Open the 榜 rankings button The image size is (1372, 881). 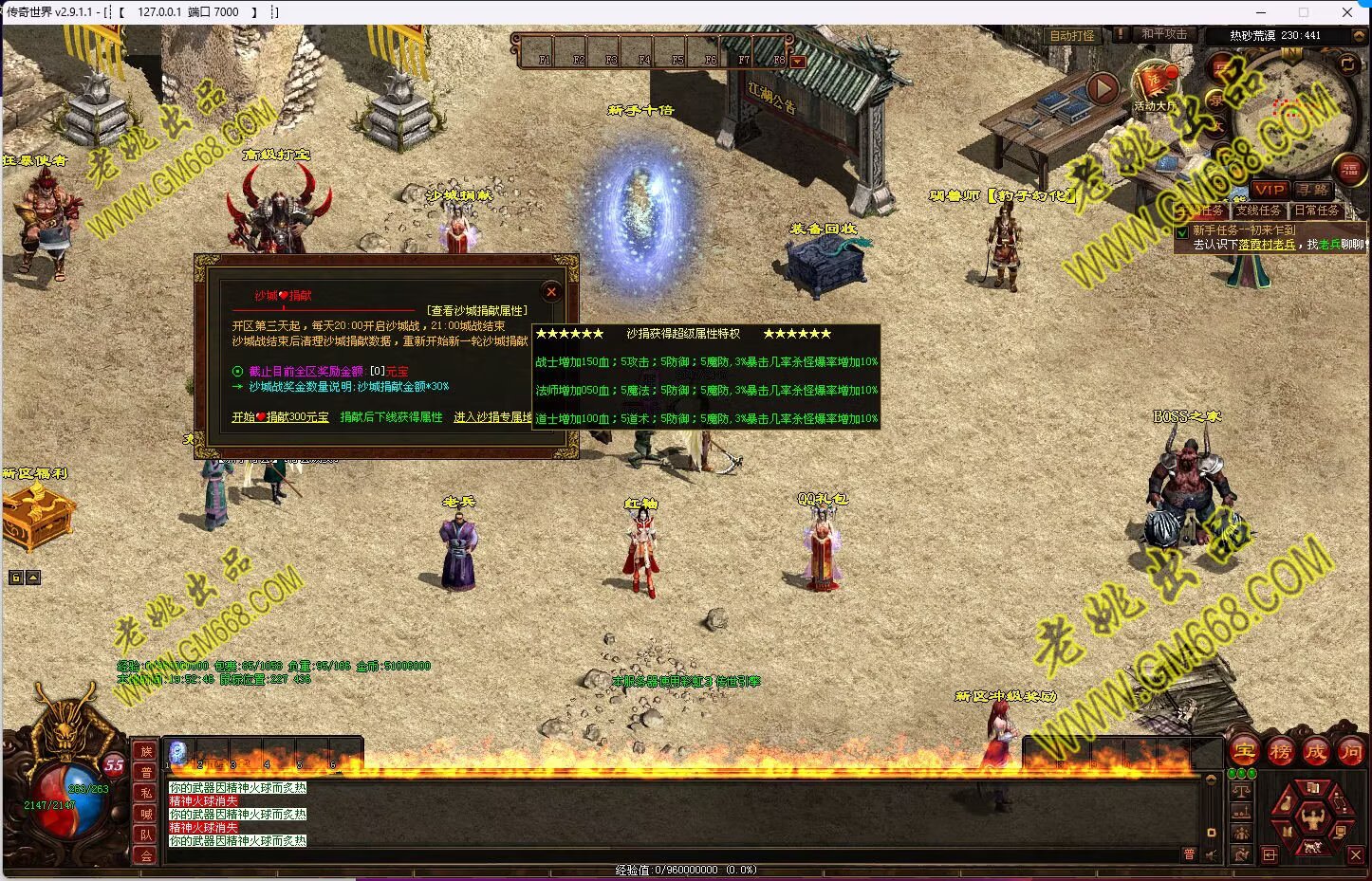1281,752
